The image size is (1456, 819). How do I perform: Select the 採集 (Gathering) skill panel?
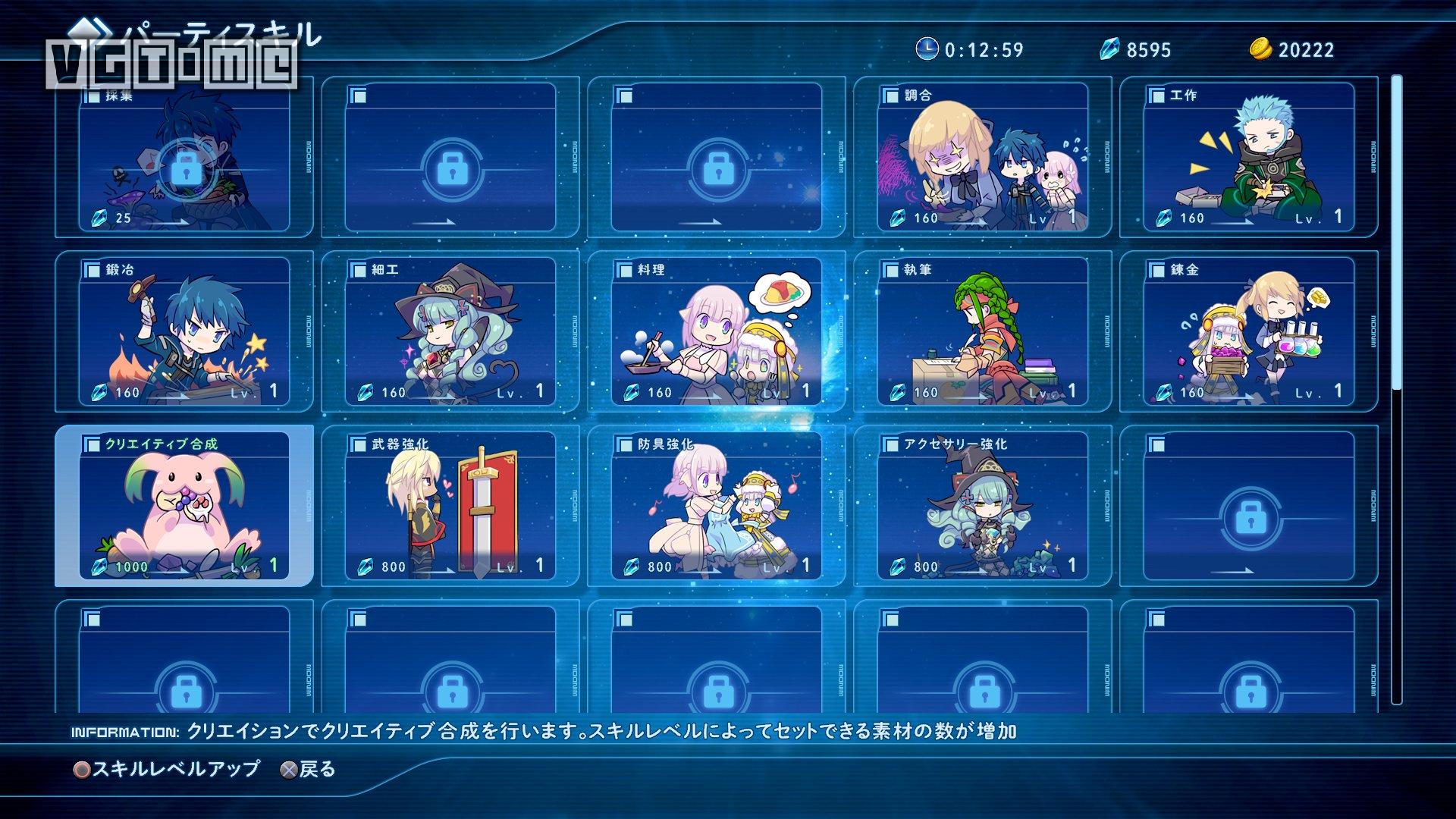tap(182, 159)
